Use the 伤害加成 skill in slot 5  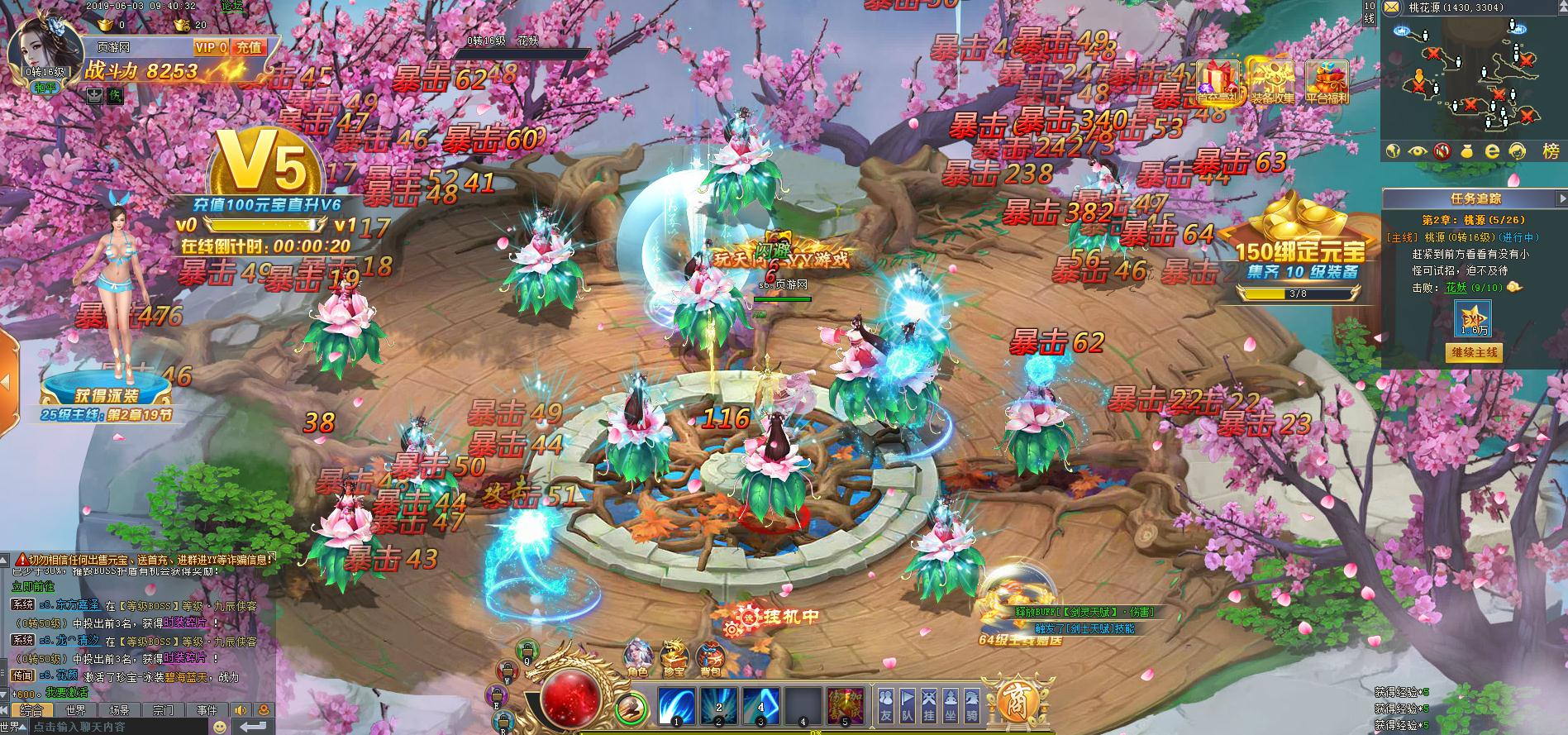(x=846, y=707)
